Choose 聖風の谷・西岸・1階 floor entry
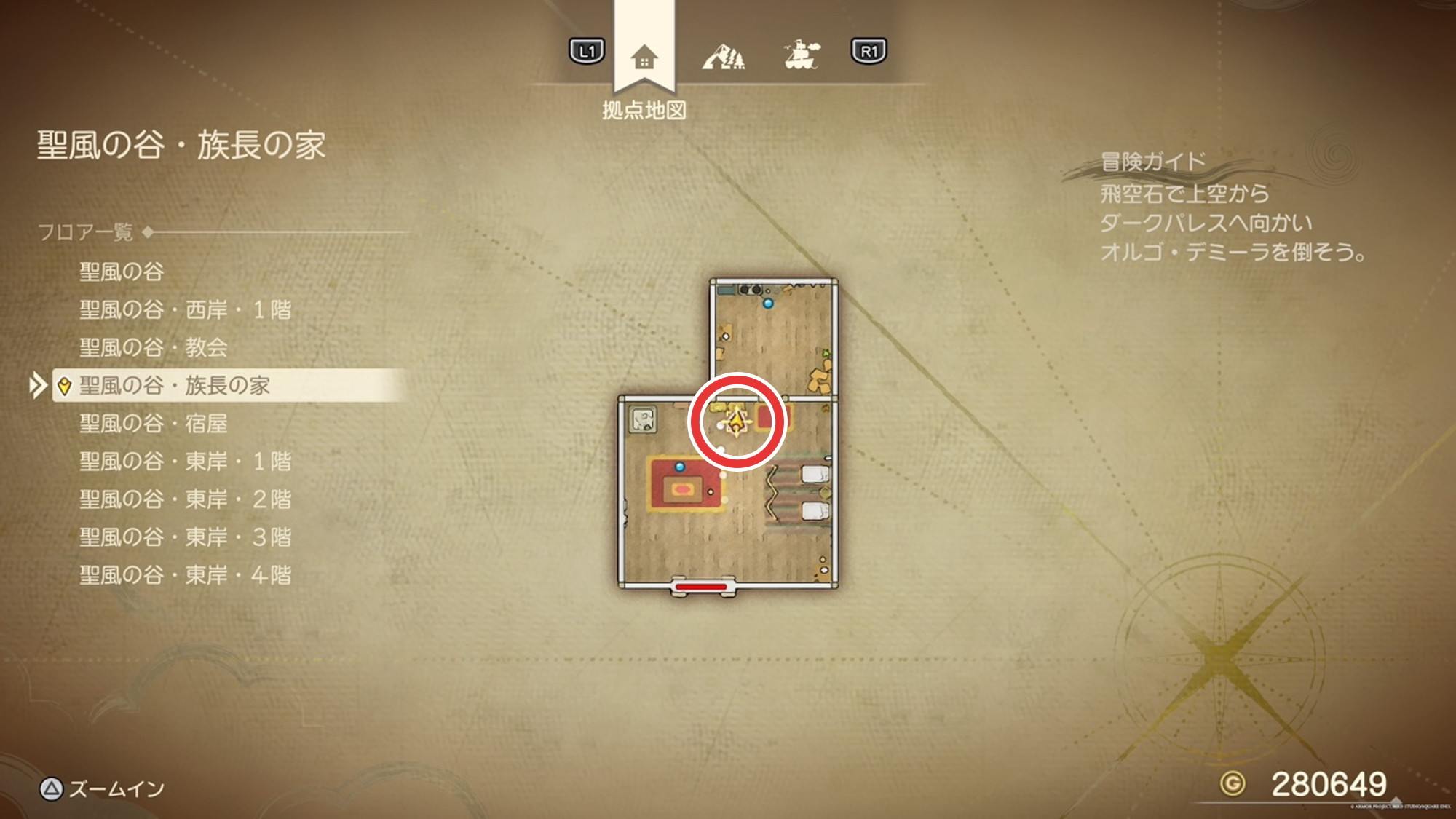The height and width of the screenshot is (819, 1456). [185, 310]
